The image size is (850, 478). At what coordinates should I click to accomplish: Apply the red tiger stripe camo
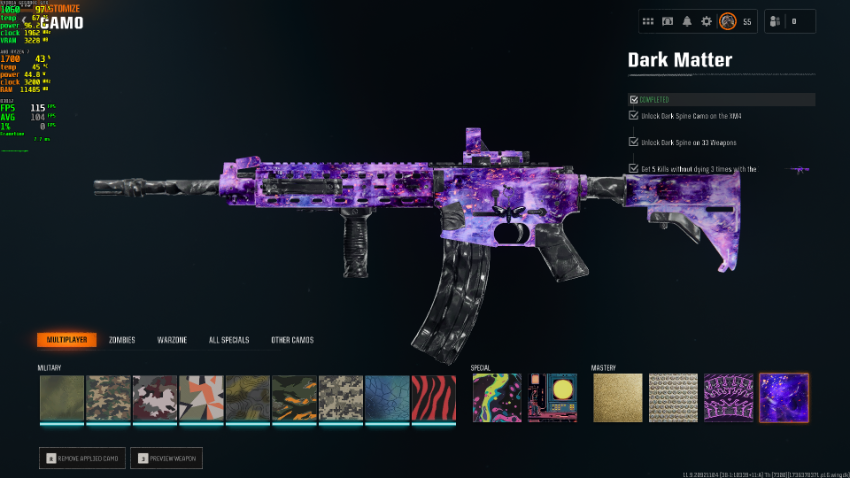click(434, 398)
